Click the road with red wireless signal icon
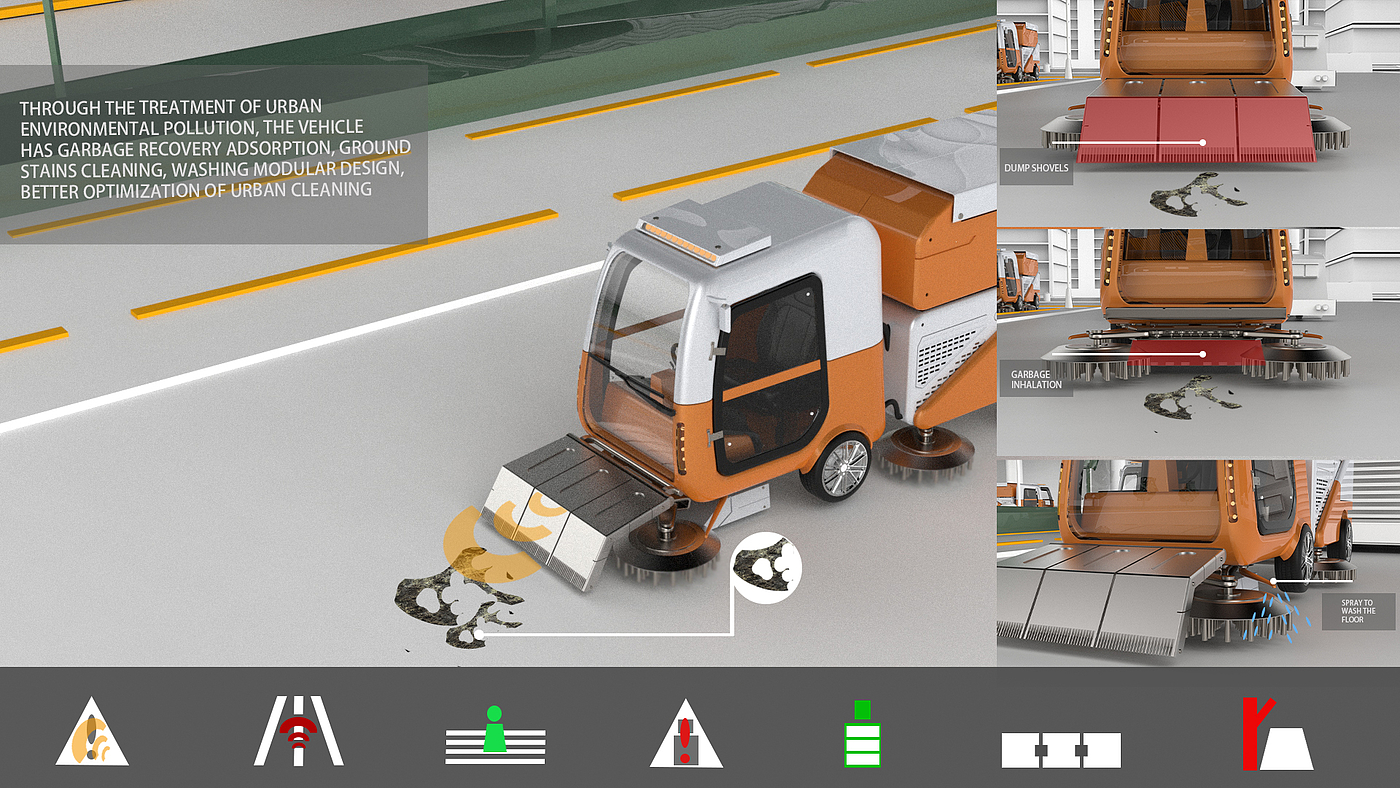 298,732
